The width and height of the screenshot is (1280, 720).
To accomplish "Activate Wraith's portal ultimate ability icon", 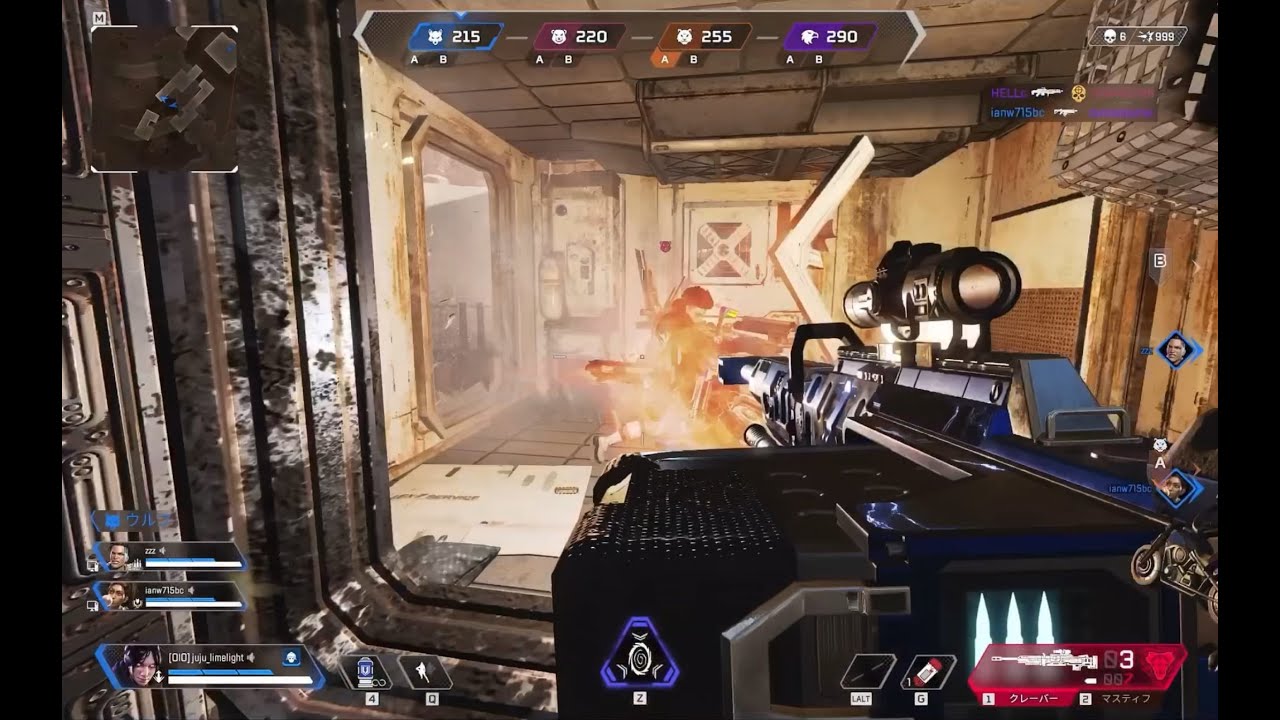I will pos(639,655).
